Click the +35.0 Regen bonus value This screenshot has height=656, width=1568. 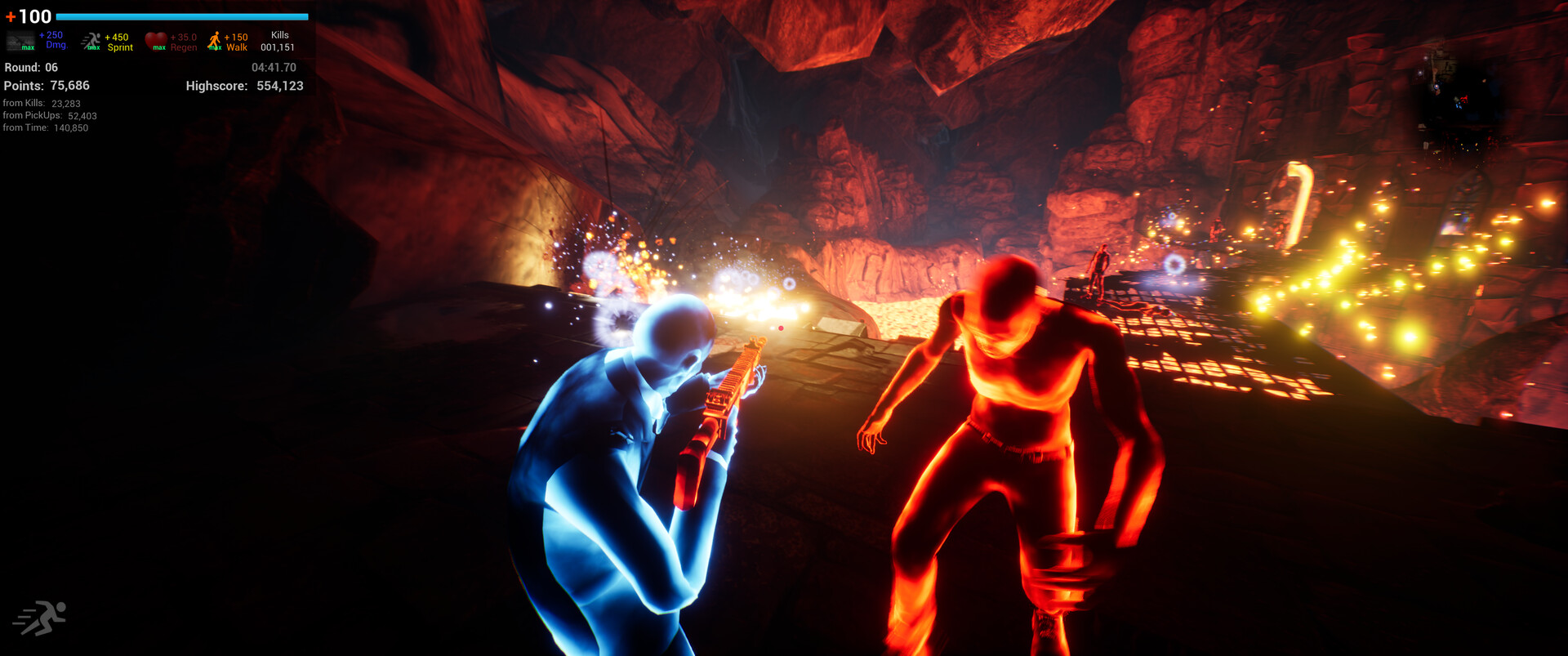182,41
